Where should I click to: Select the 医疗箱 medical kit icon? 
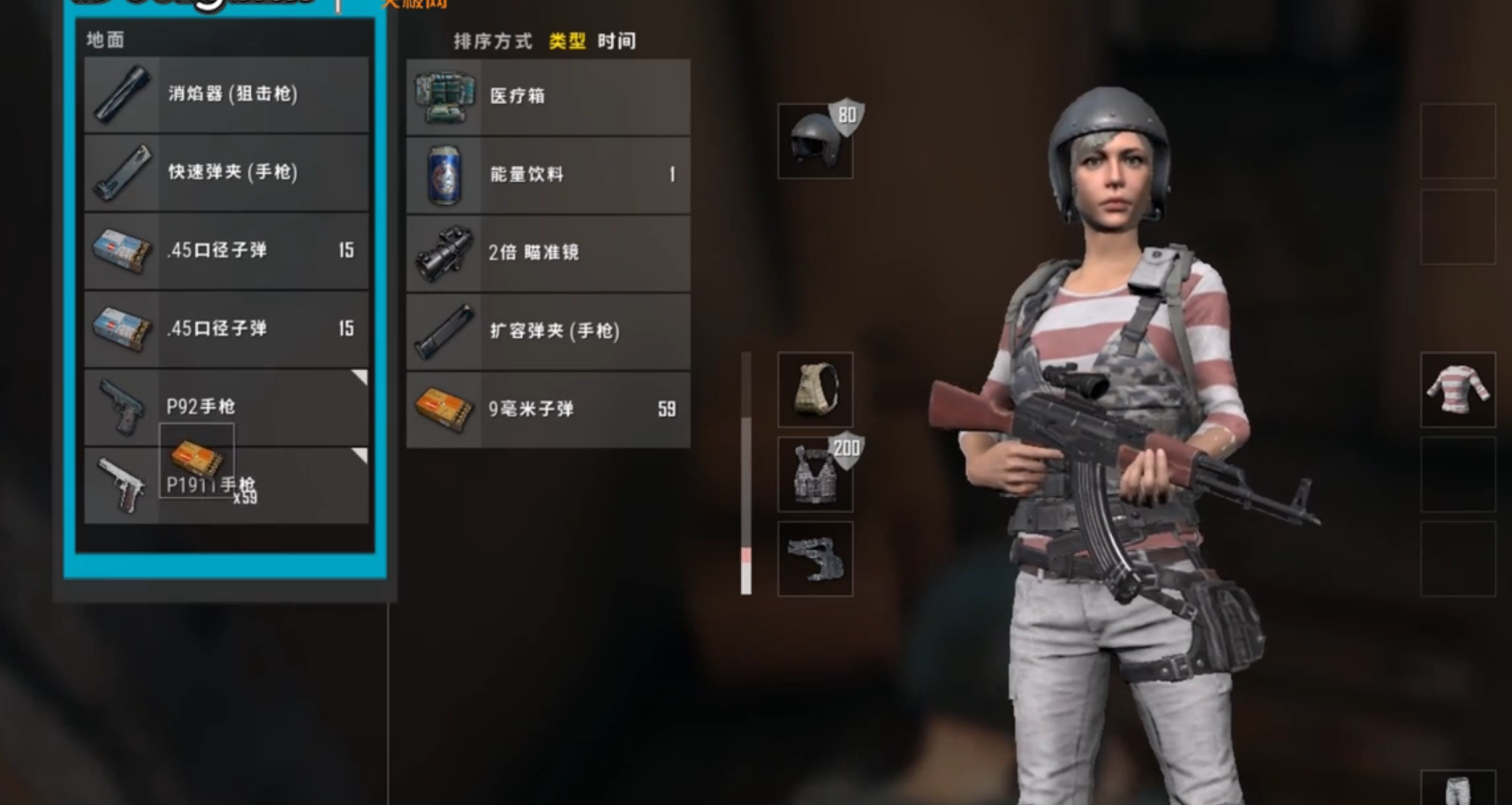(x=444, y=96)
